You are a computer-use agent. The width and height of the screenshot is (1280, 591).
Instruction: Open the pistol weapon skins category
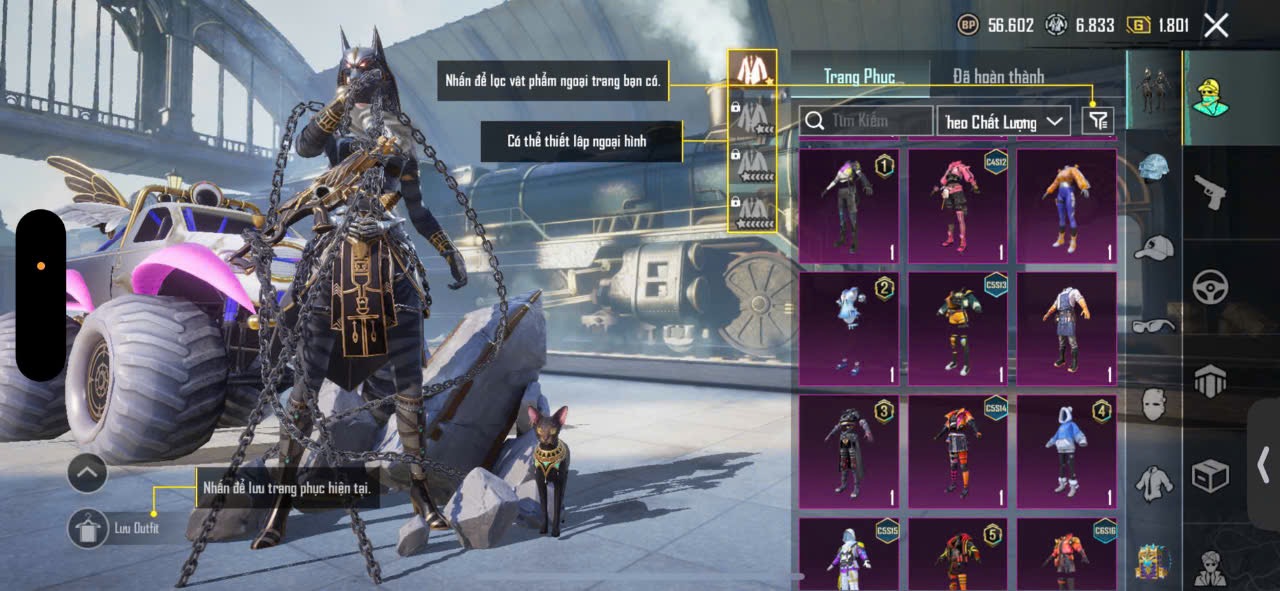(x=1210, y=192)
